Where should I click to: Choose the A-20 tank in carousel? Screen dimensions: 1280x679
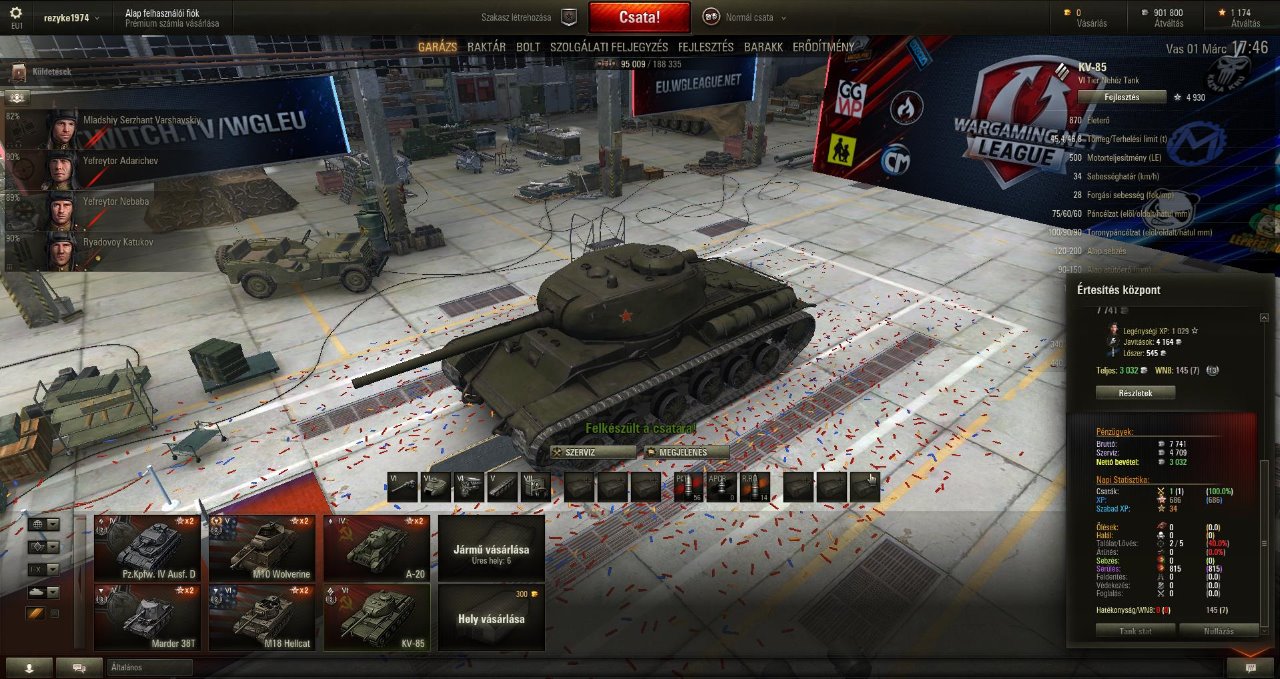377,548
